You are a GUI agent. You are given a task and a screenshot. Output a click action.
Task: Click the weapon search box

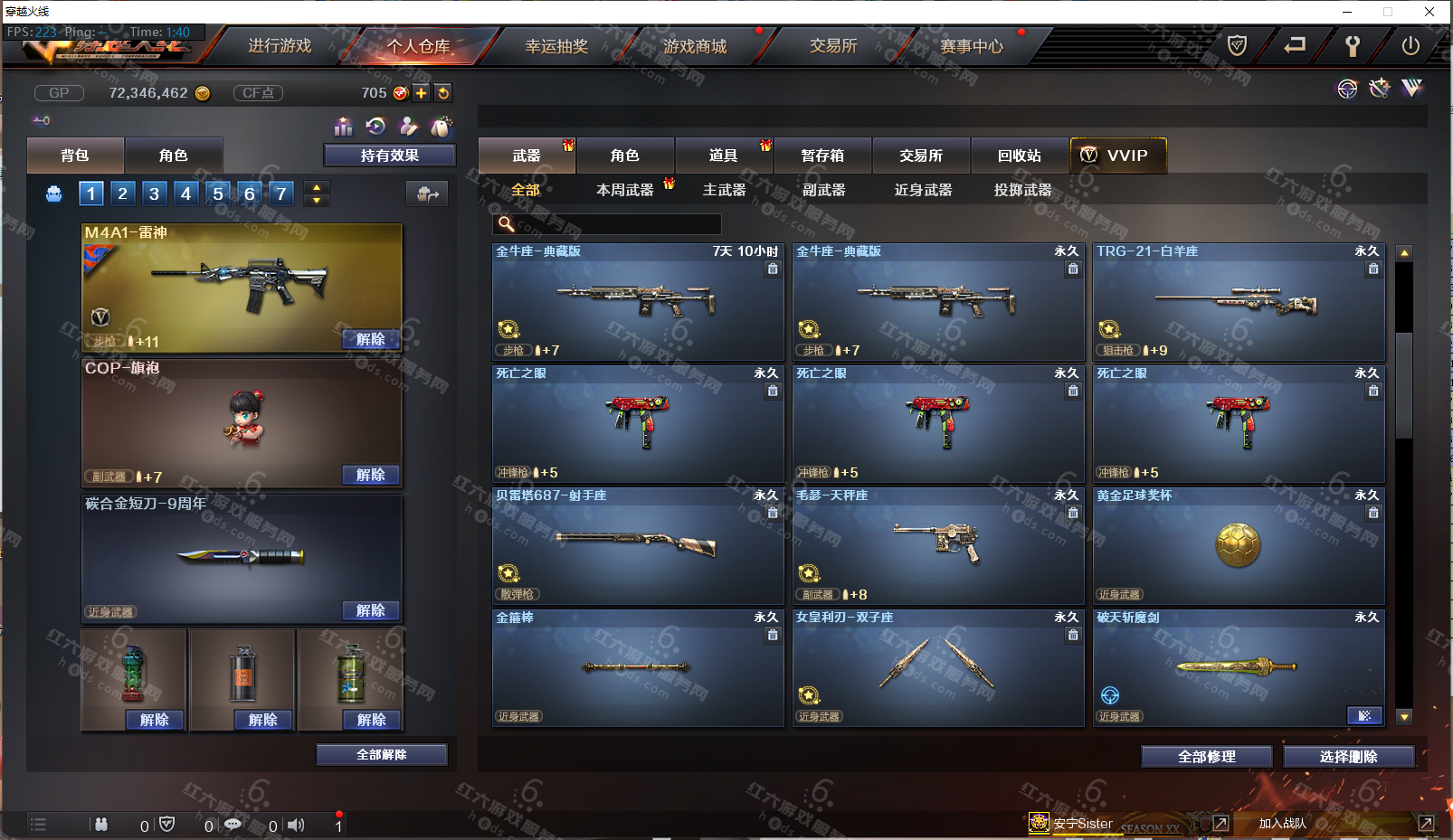pos(615,224)
